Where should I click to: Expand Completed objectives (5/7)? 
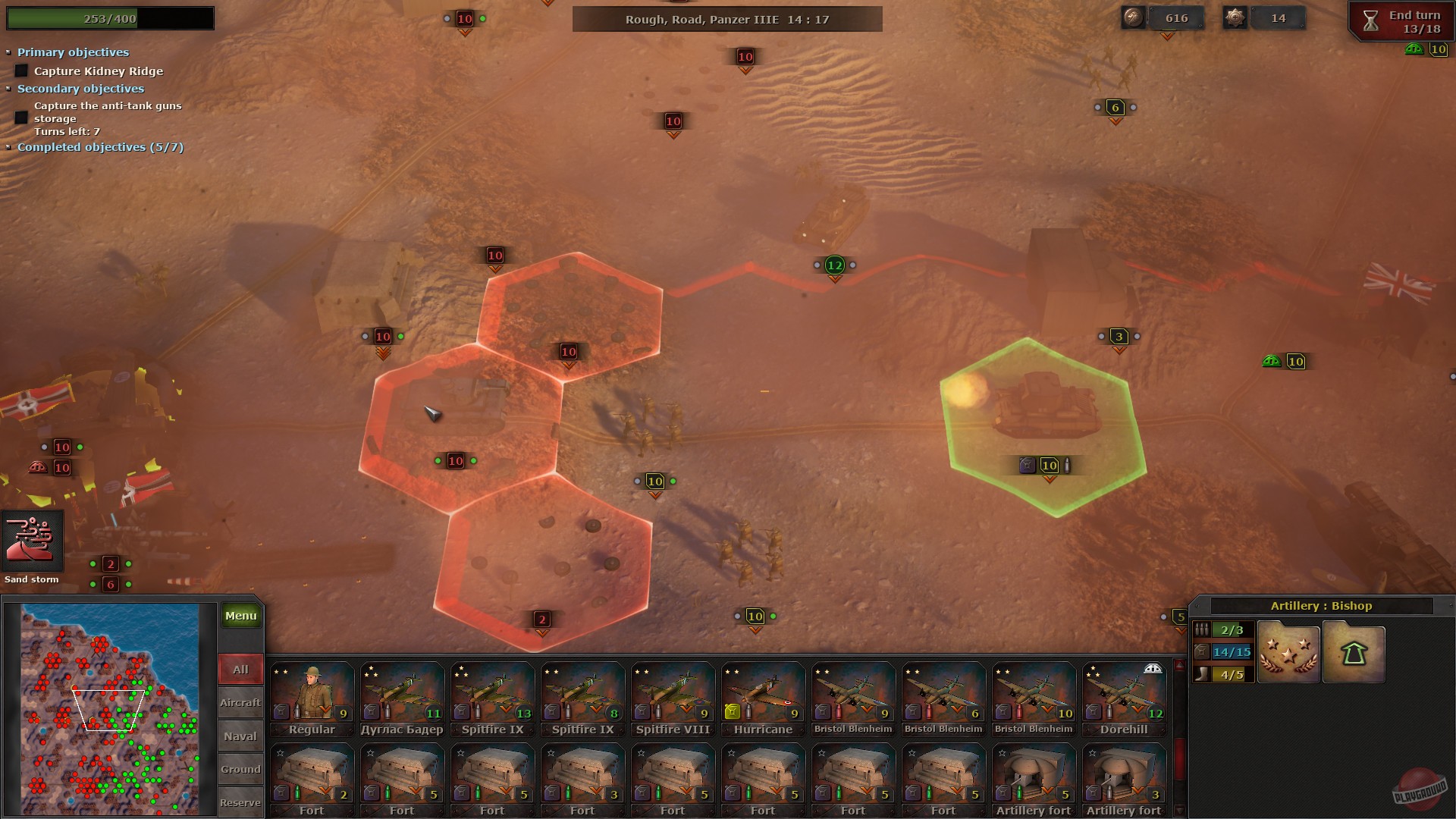point(10,147)
